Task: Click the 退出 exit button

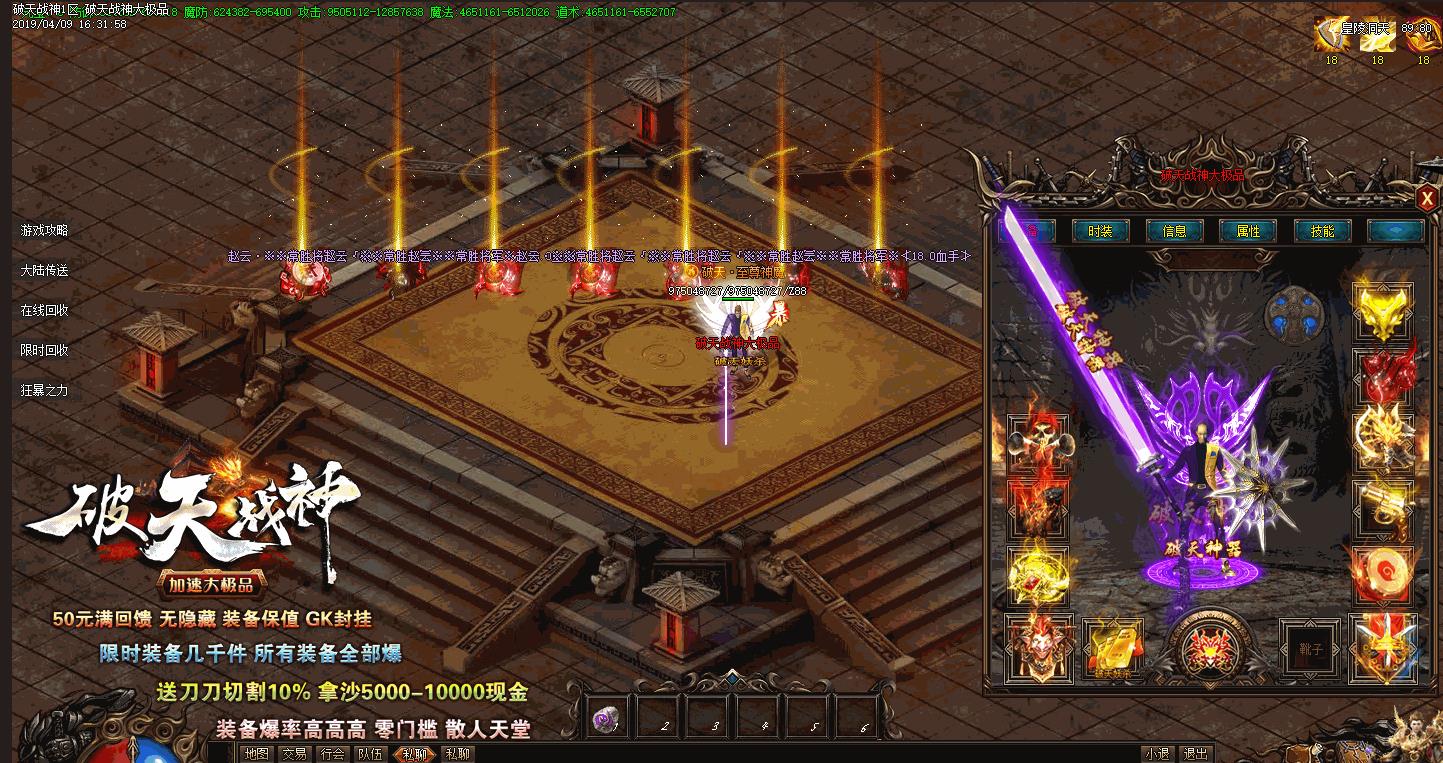Action: tap(1194, 754)
